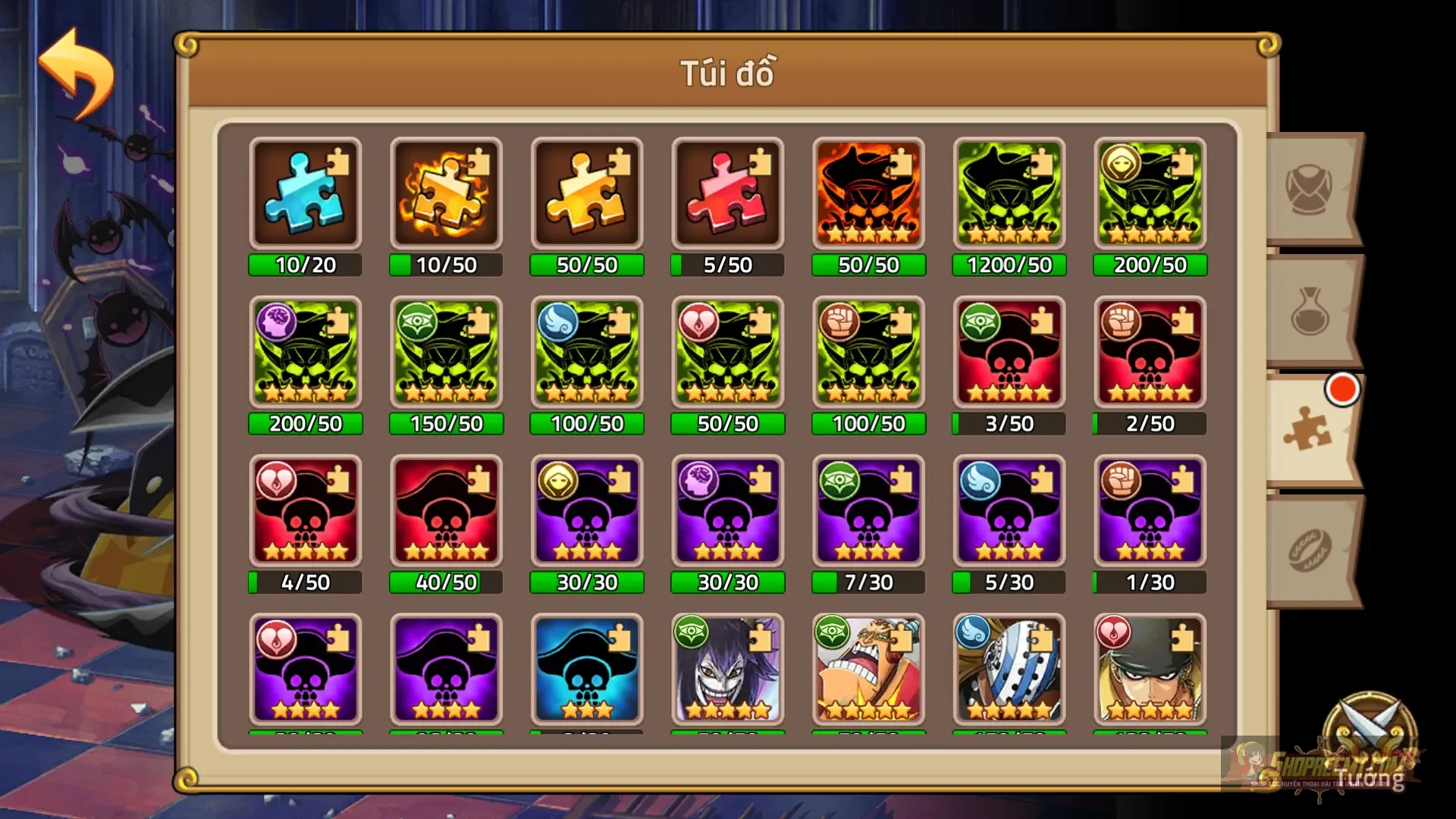1456x819 pixels.
Task: Select the gold puzzle piece showing 50/50
Action: point(586,193)
